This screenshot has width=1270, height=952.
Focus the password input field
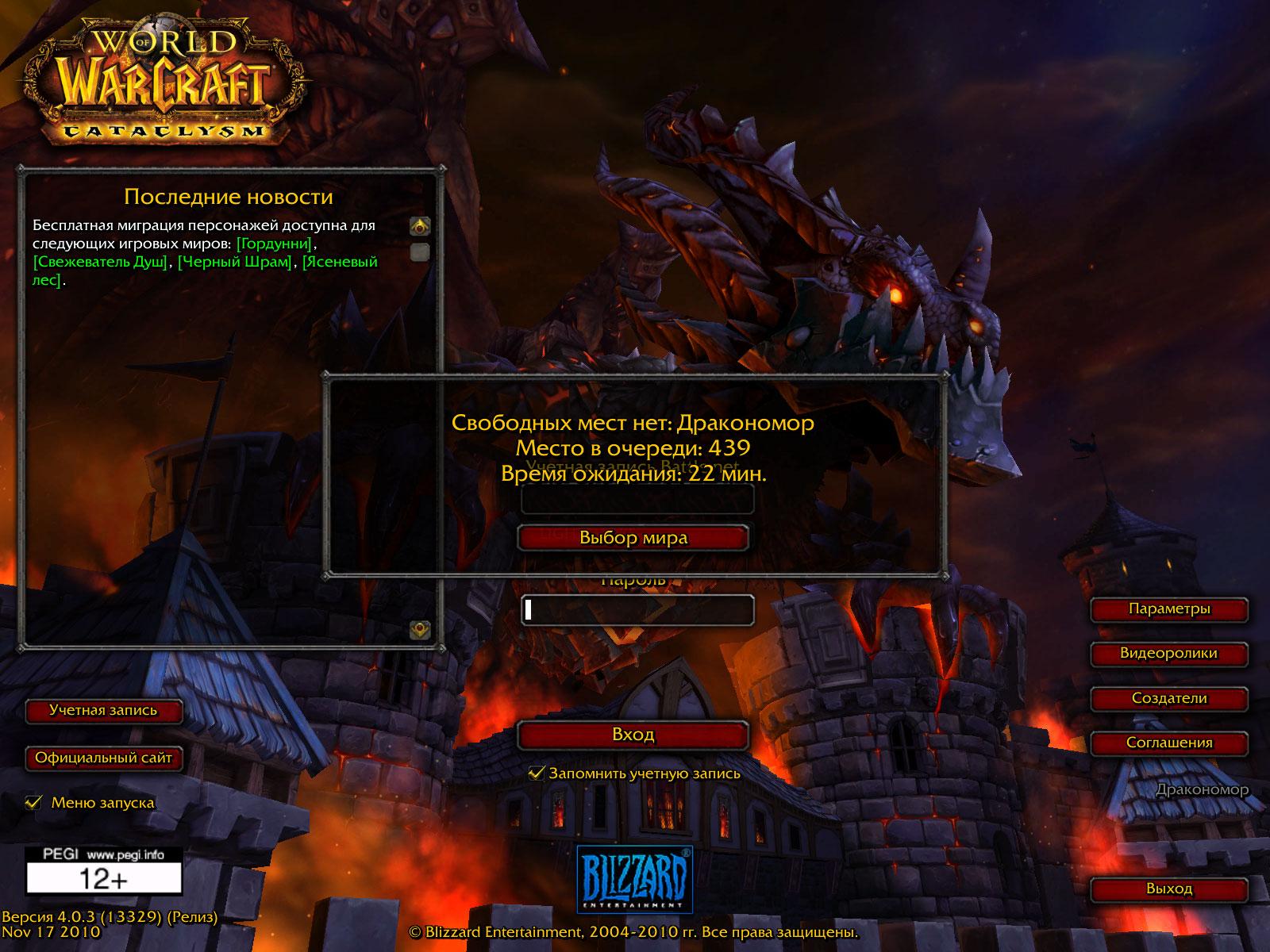[x=637, y=609]
